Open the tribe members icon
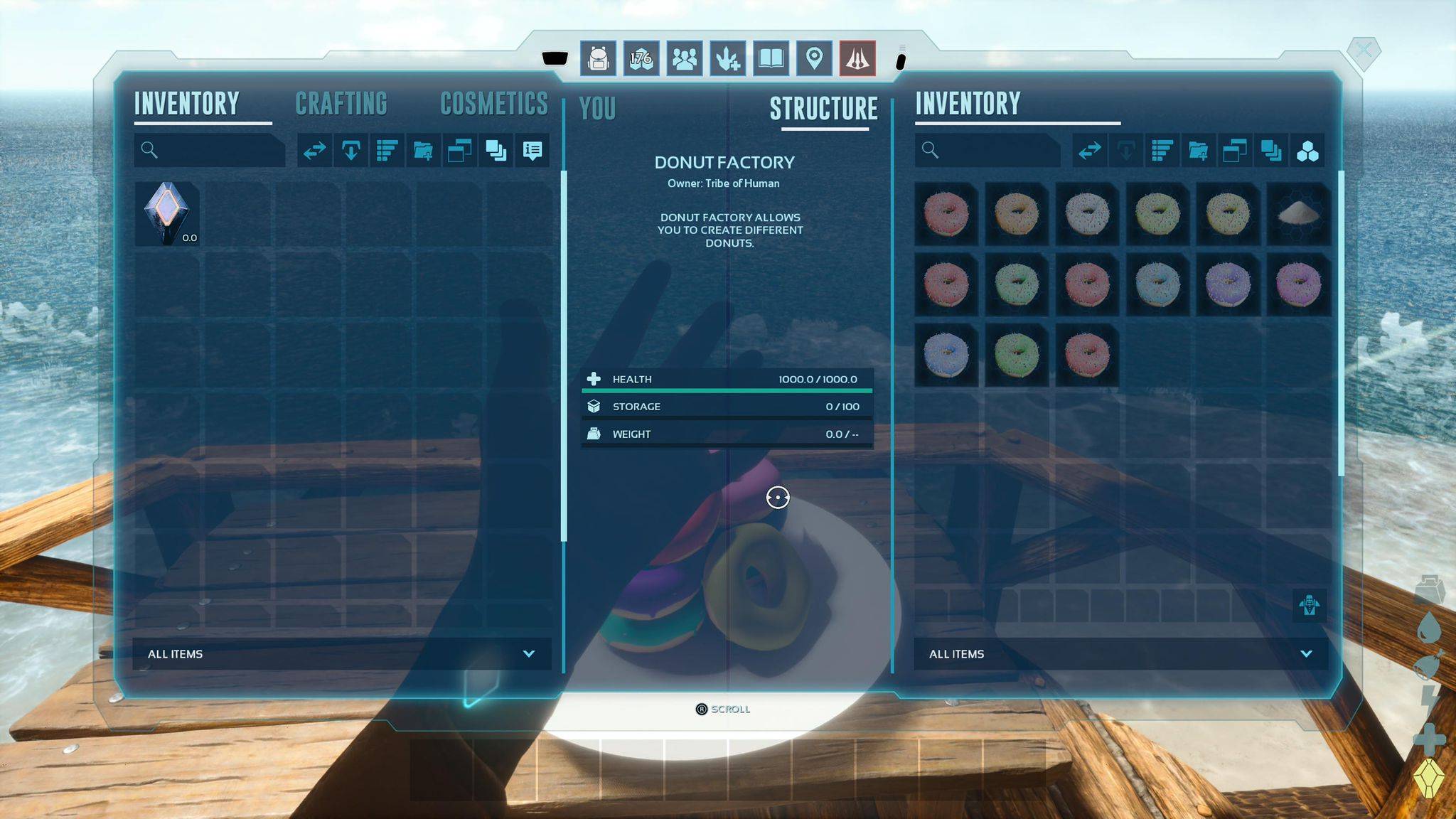1456x819 pixels. [685, 58]
